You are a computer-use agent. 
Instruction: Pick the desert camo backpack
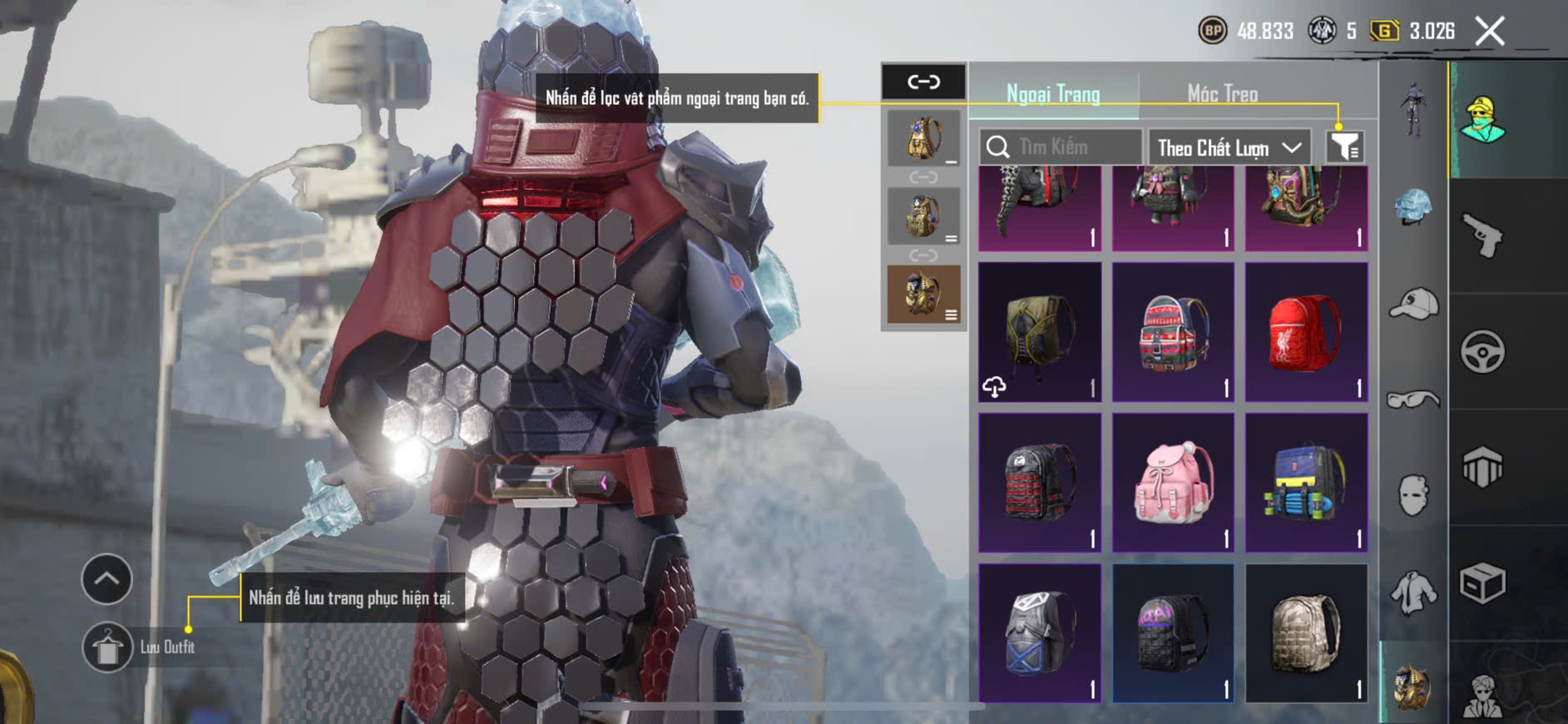pos(1306,633)
